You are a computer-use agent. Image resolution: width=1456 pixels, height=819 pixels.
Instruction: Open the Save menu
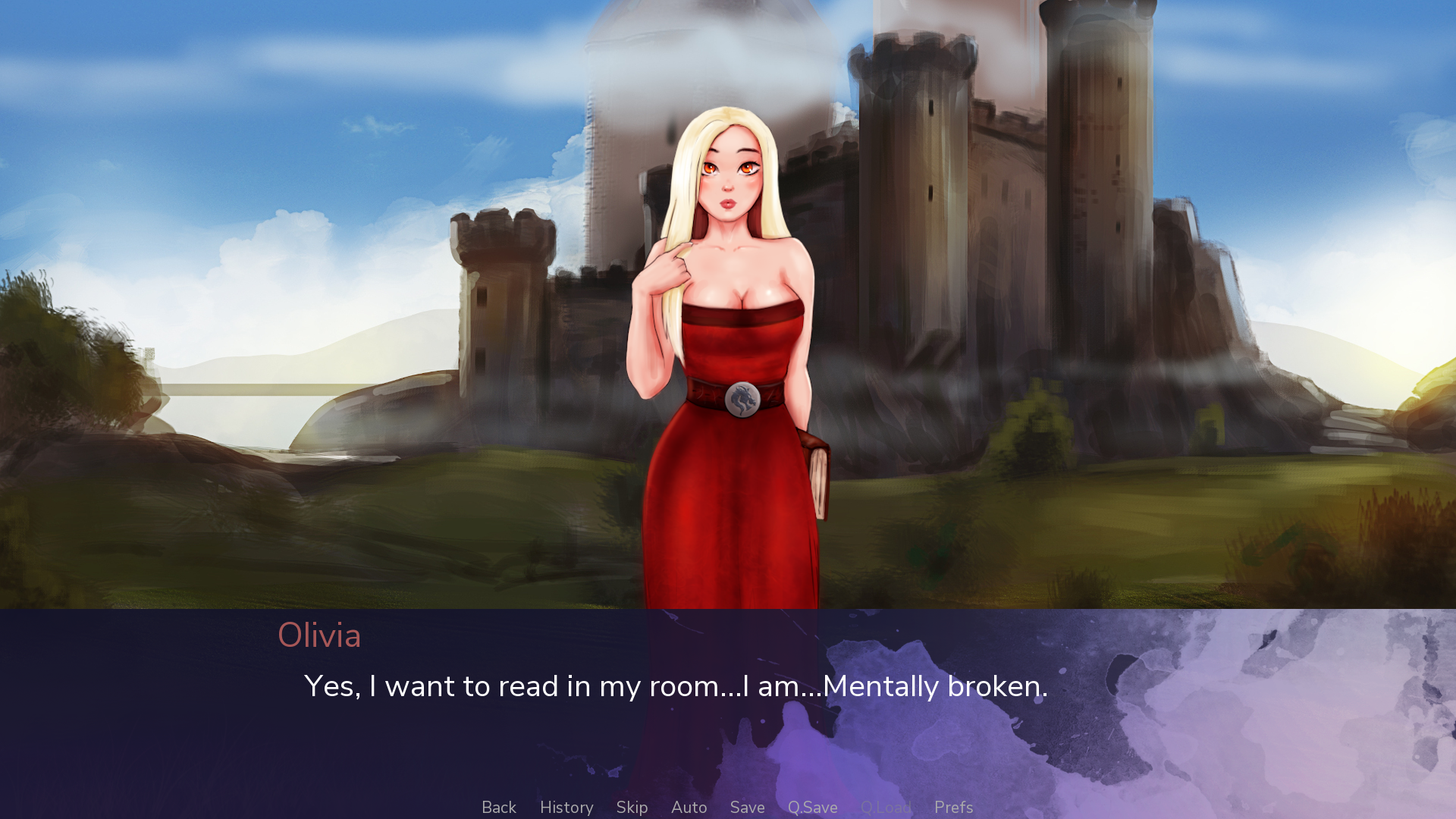tap(747, 808)
